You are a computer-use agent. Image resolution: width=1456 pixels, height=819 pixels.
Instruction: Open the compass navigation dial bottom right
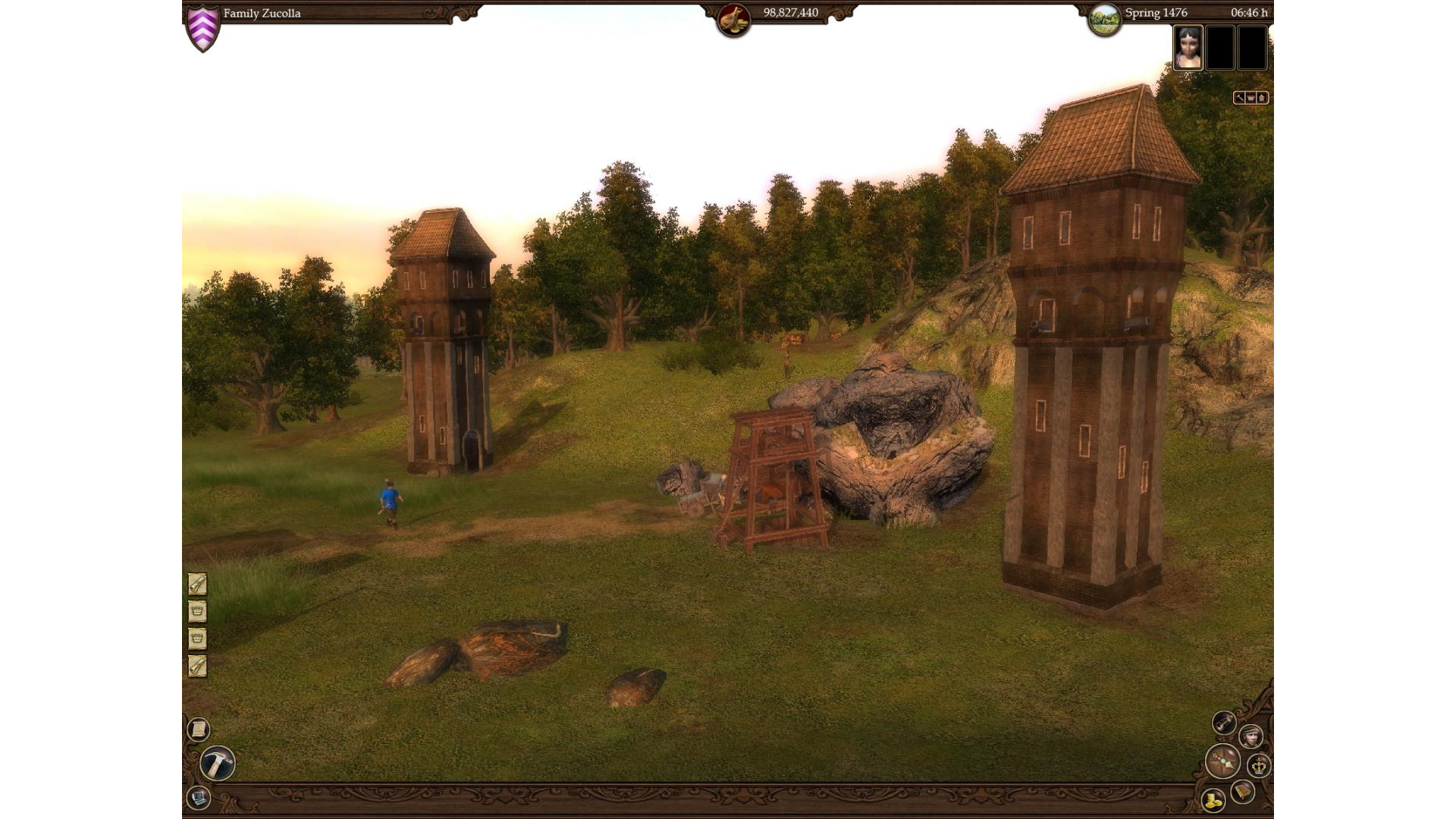[x=1223, y=761]
